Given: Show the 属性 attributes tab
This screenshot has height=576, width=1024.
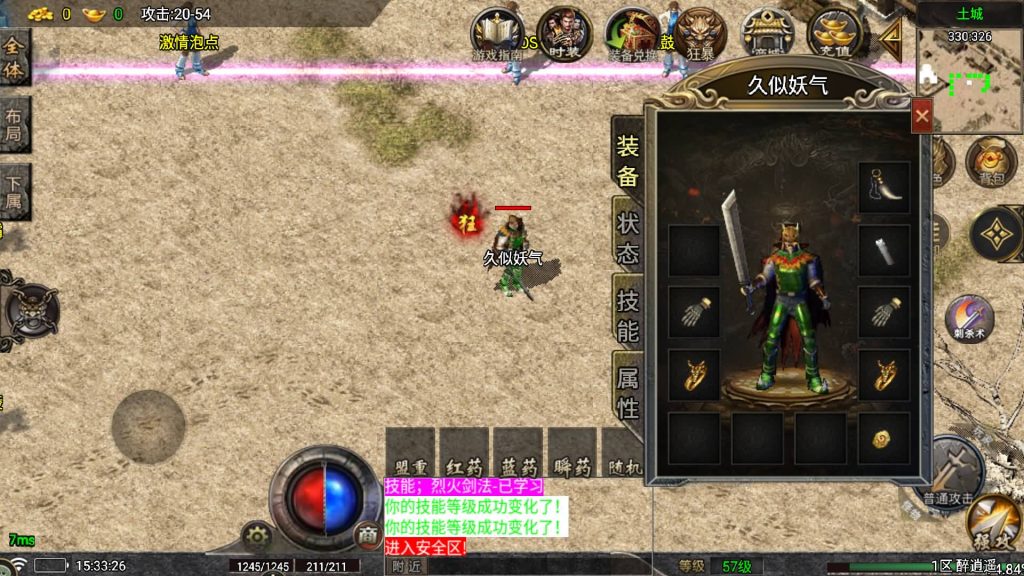Looking at the screenshot, I should click(x=627, y=392).
